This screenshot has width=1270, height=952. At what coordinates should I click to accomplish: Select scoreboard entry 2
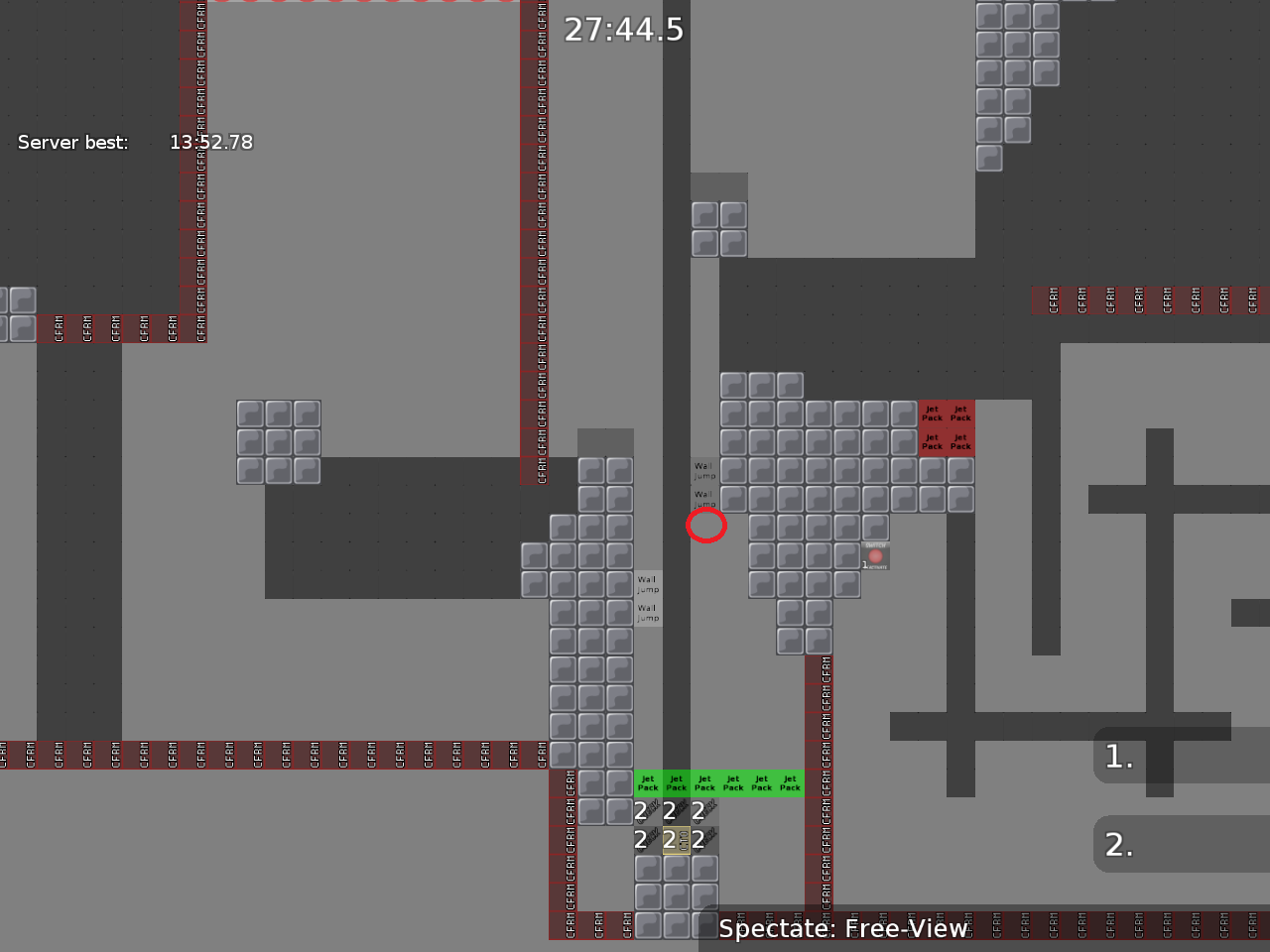pyautogui.click(x=1117, y=844)
